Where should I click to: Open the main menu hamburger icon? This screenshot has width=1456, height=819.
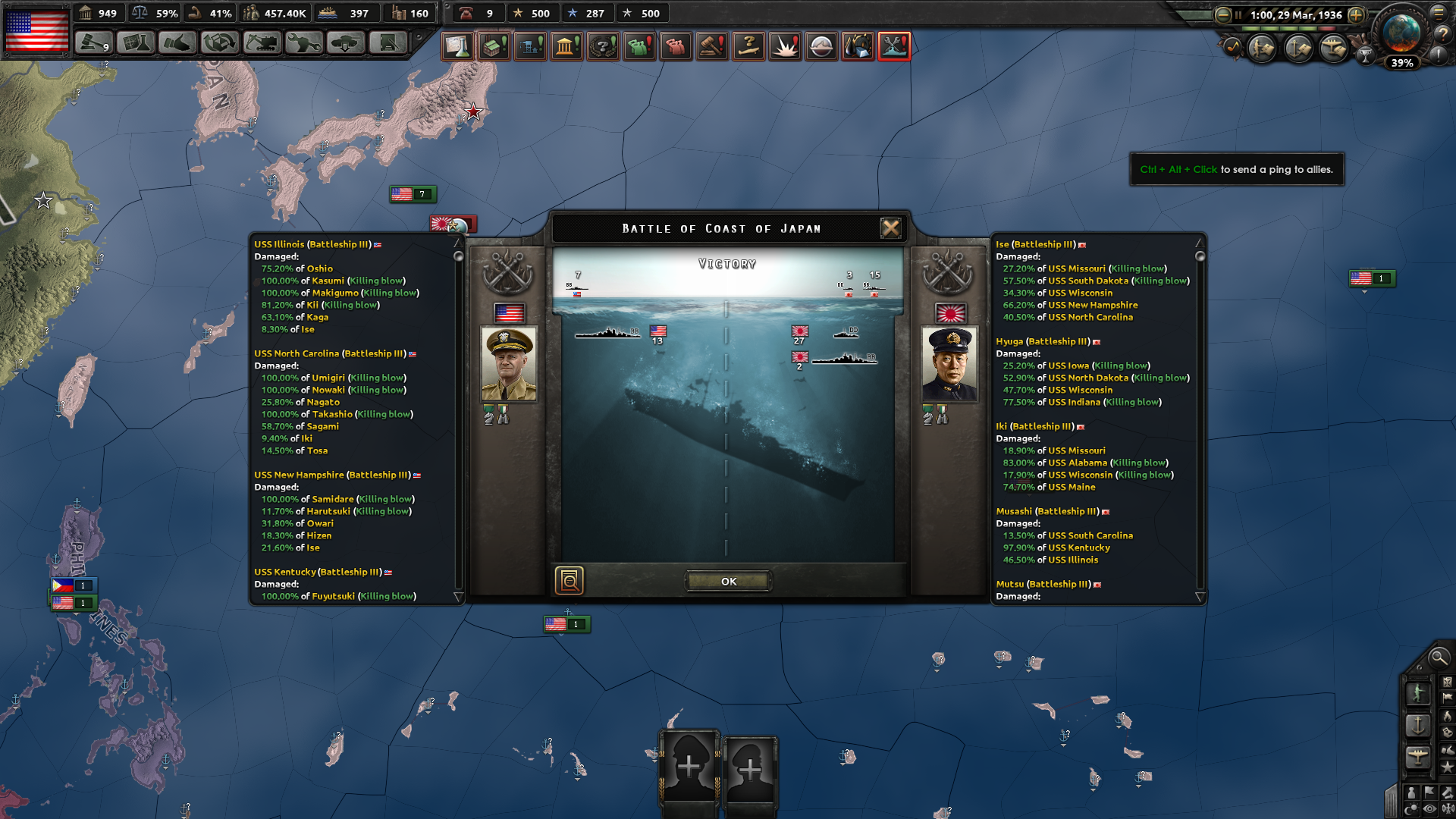click(x=1439, y=14)
